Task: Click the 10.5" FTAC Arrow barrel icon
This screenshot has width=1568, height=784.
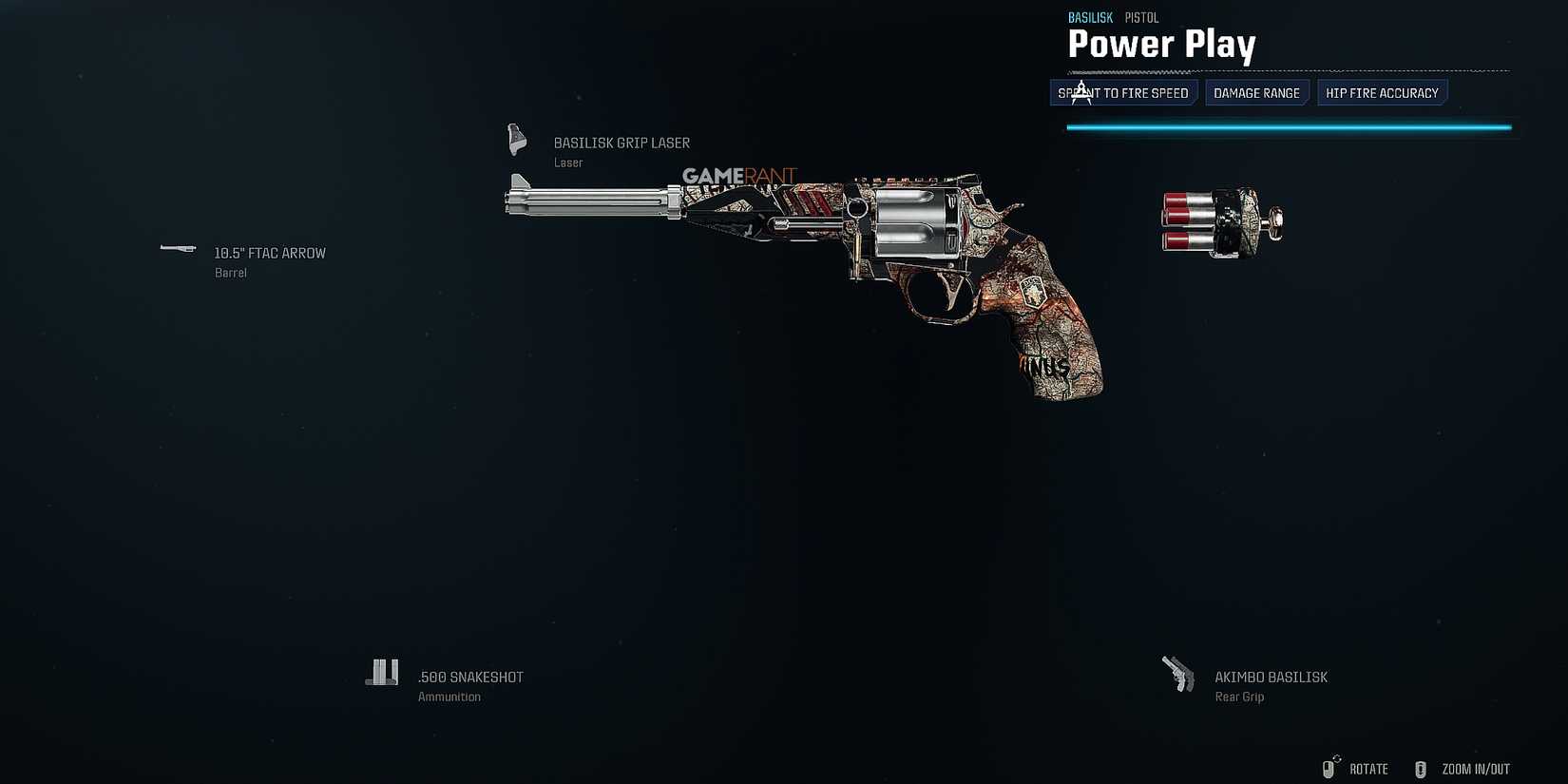Action: click(x=177, y=249)
